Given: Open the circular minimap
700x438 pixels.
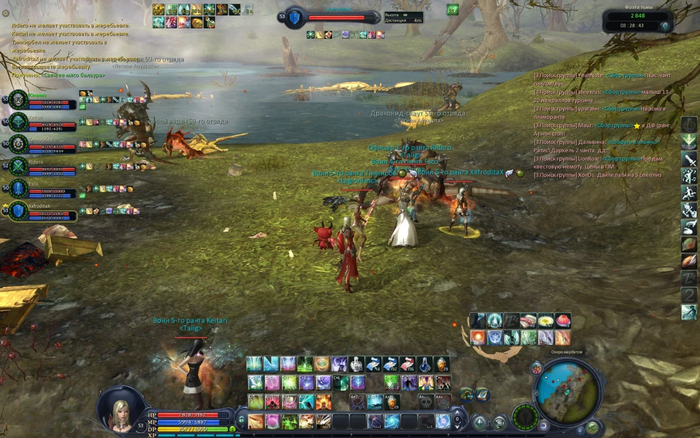Looking at the screenshot, I should 566,389.
